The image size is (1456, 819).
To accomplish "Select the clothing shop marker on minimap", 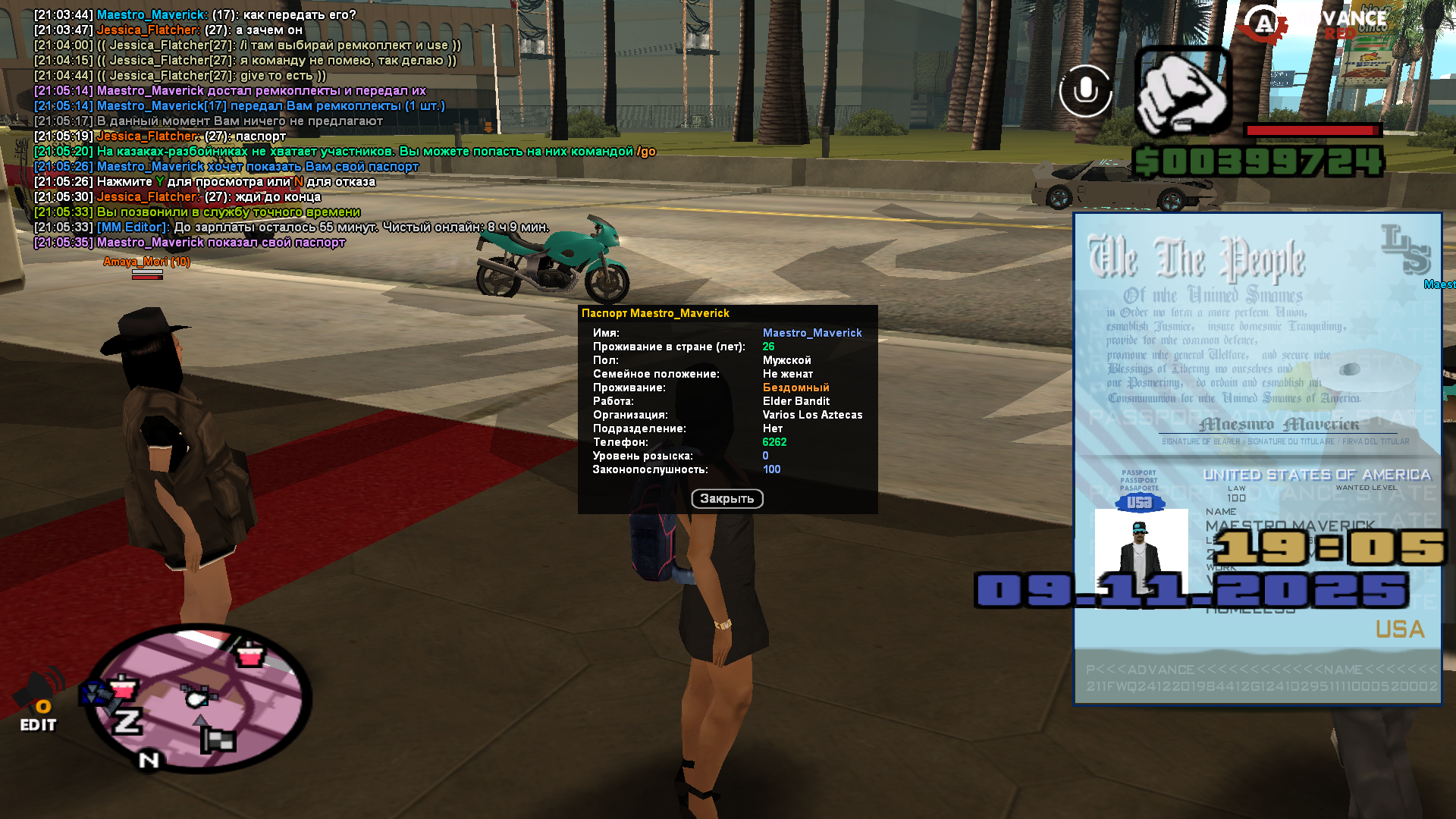I will click(x=249, y=654).
